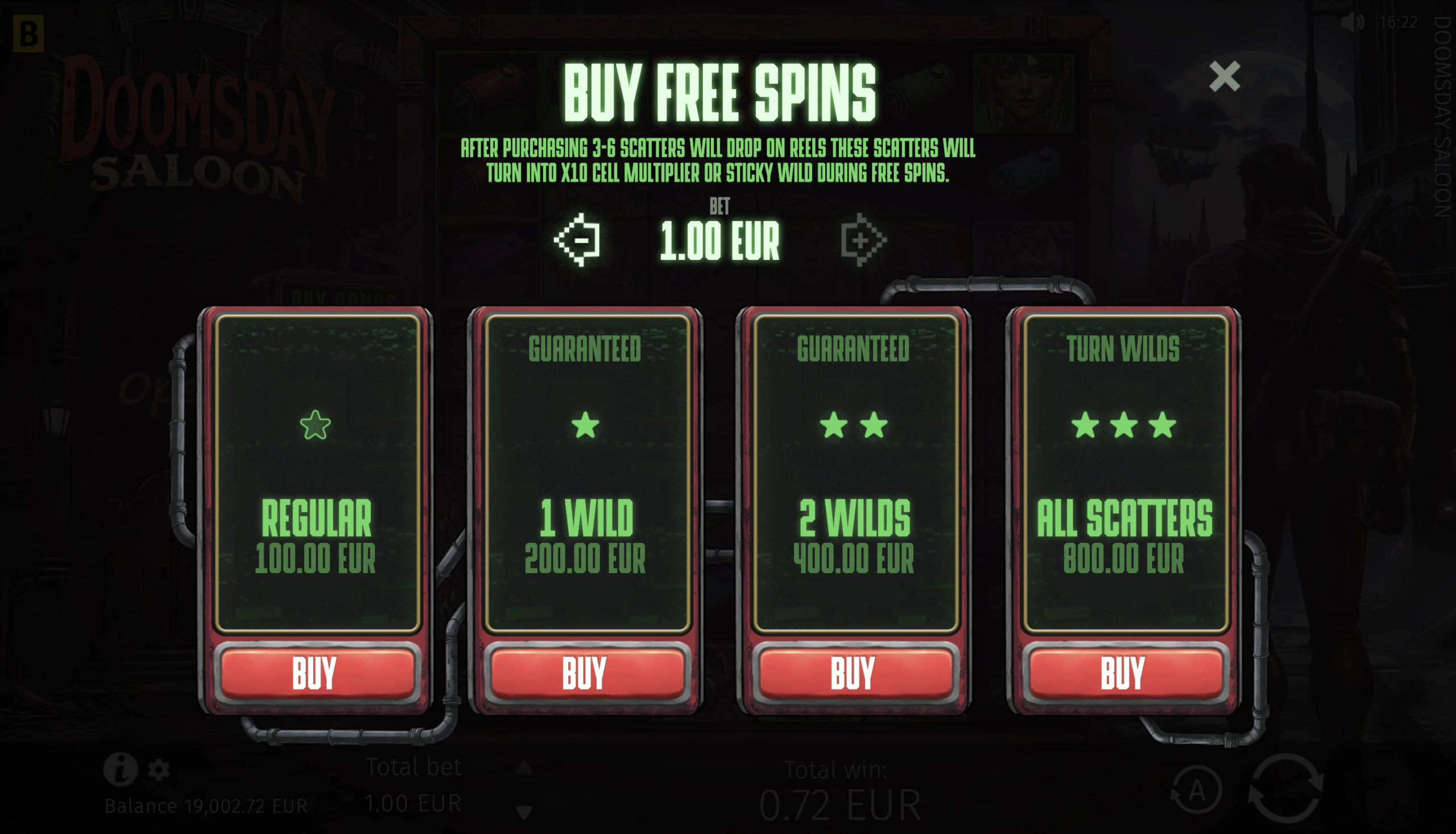Increase the bet with the plus arrow
Image resolution: width=1456 pixels, height=834 pixels.
862,240
